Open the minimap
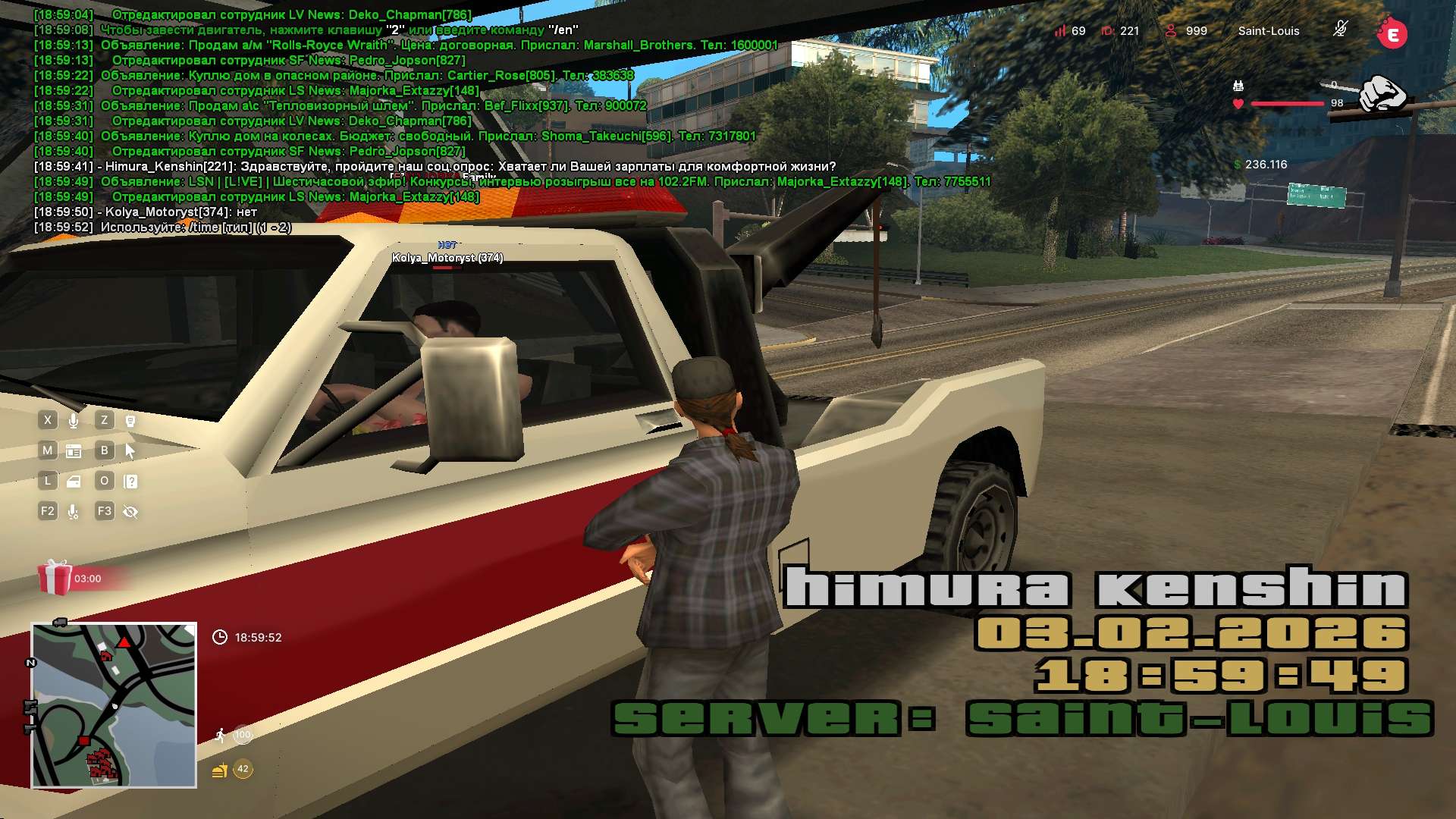The image size is (1456, 819). click(114, 705)
